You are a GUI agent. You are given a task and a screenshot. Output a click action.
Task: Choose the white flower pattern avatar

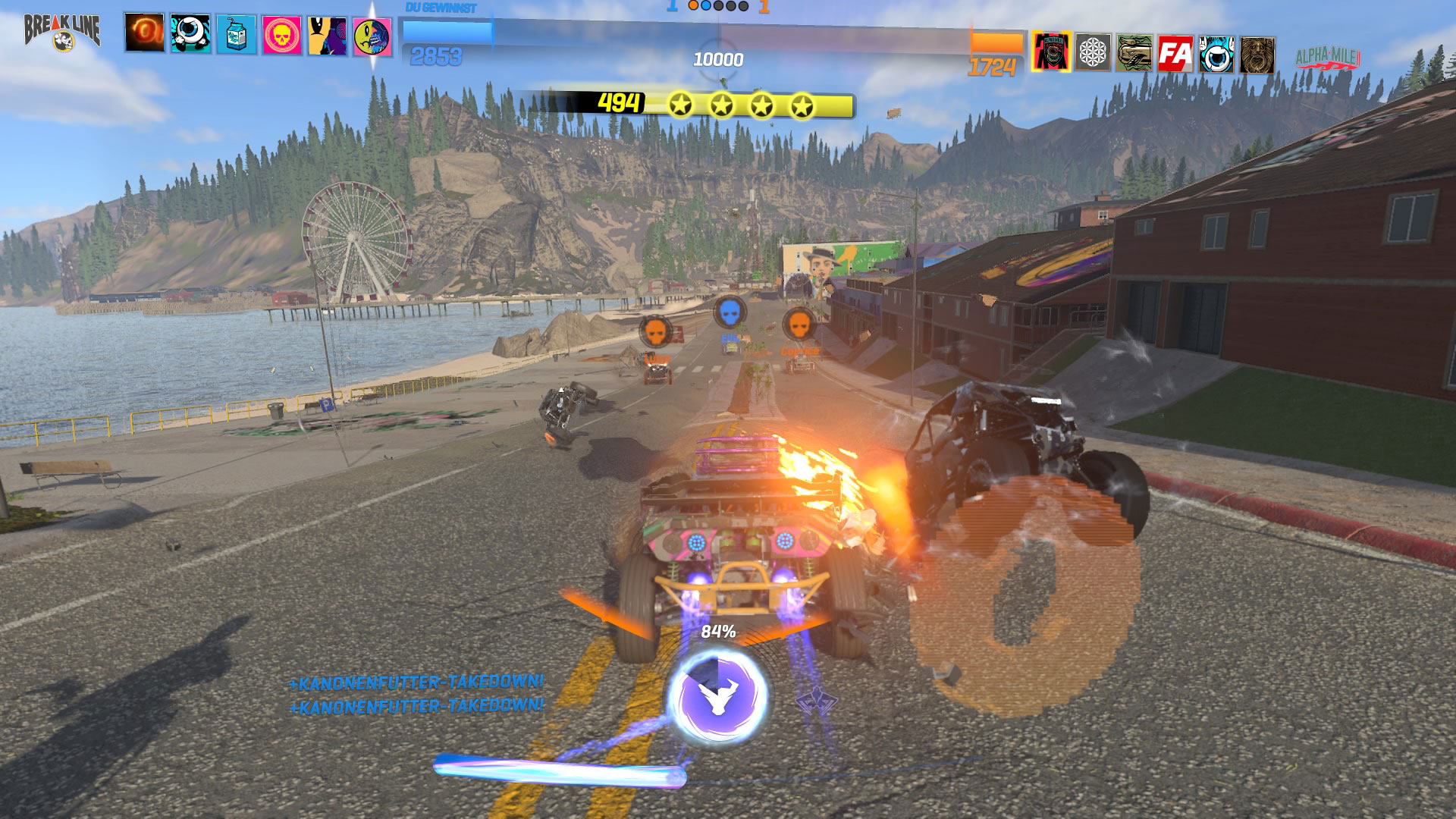point(1093,52)
